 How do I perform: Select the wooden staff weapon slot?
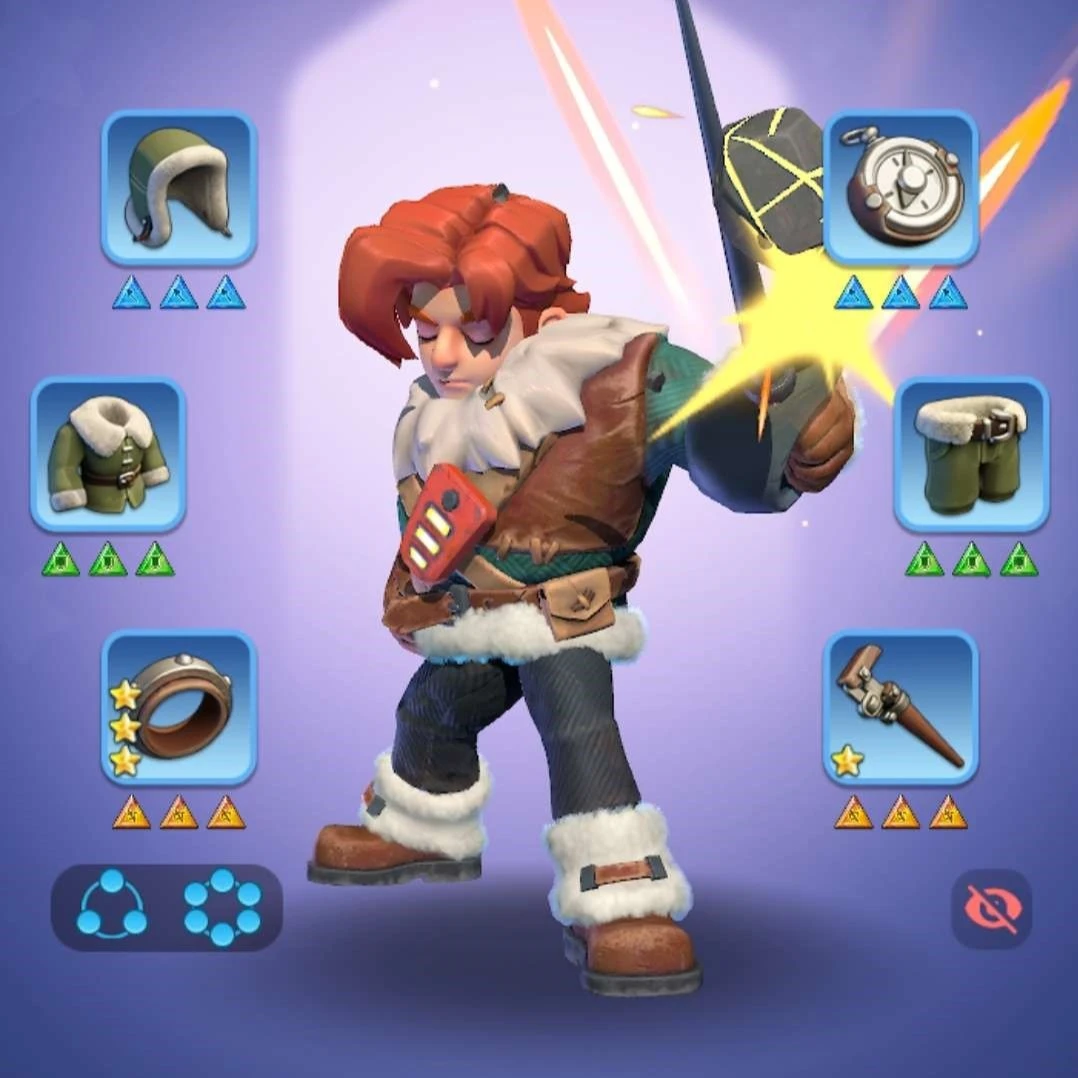click(x=900, y=707)
